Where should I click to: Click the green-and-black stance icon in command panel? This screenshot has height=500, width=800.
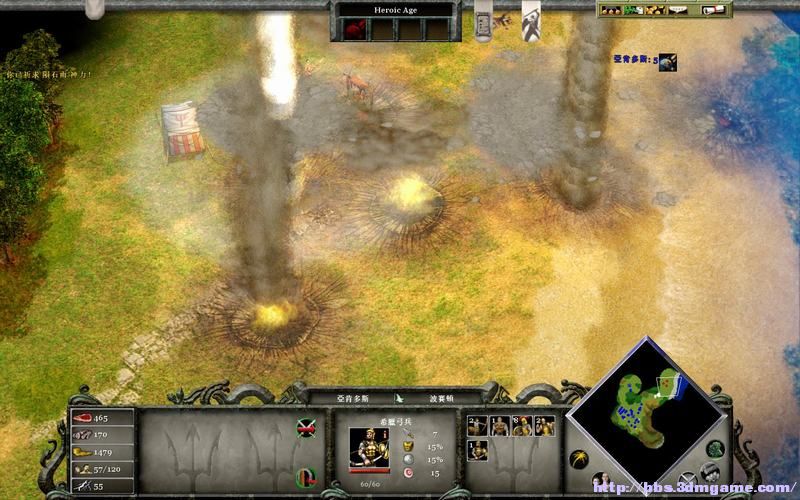click(306, 428)
